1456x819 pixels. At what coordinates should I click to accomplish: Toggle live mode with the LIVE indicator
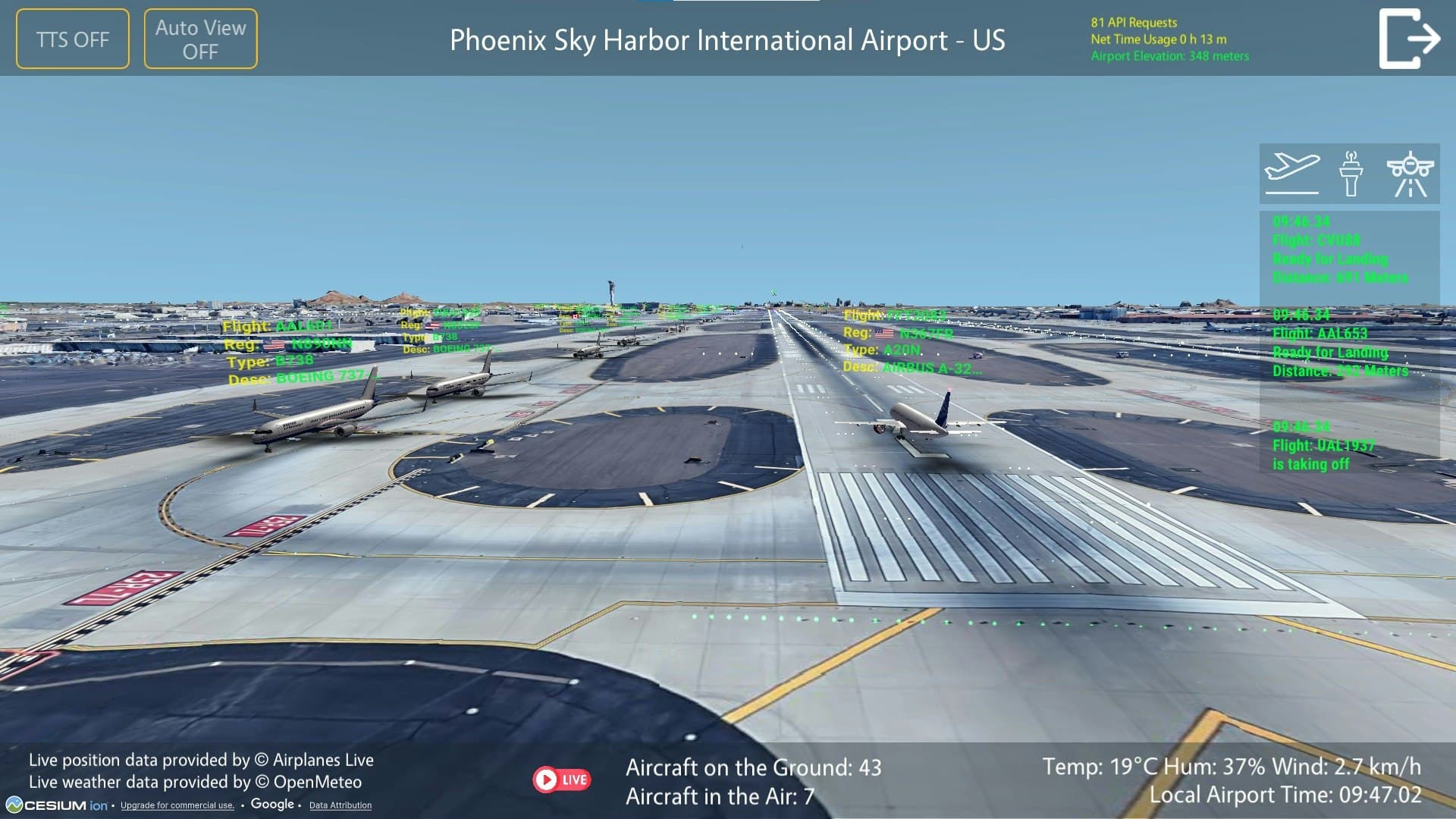(x=561, y=778)
